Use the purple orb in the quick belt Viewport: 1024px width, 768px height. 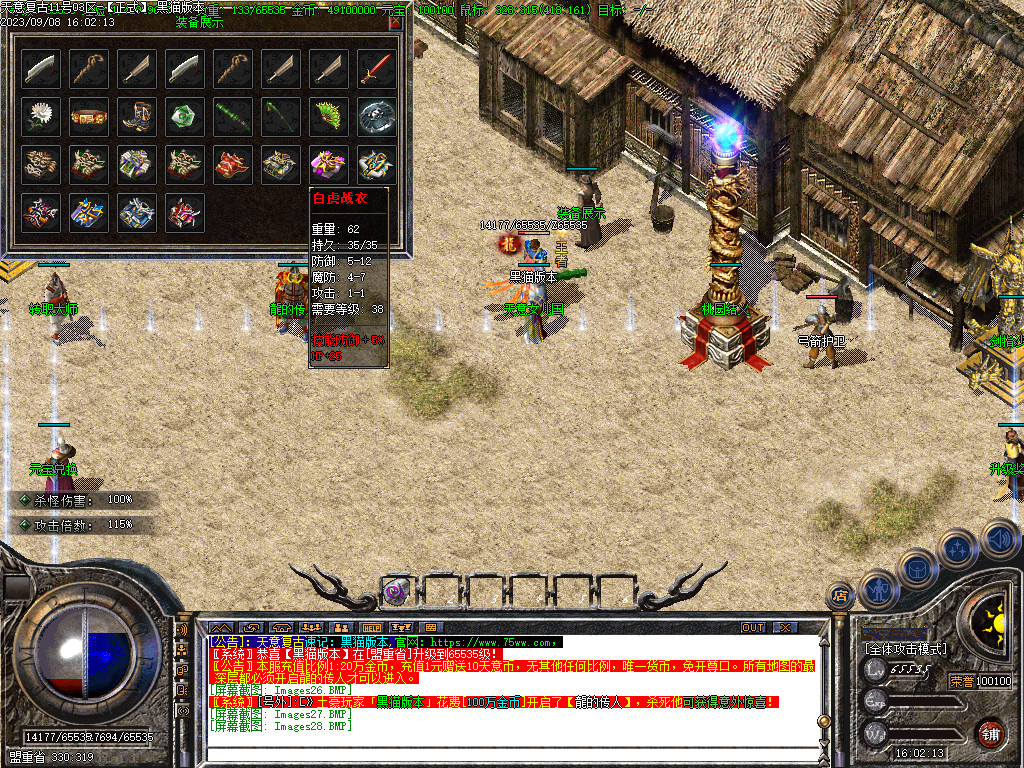tap(396, 592)
